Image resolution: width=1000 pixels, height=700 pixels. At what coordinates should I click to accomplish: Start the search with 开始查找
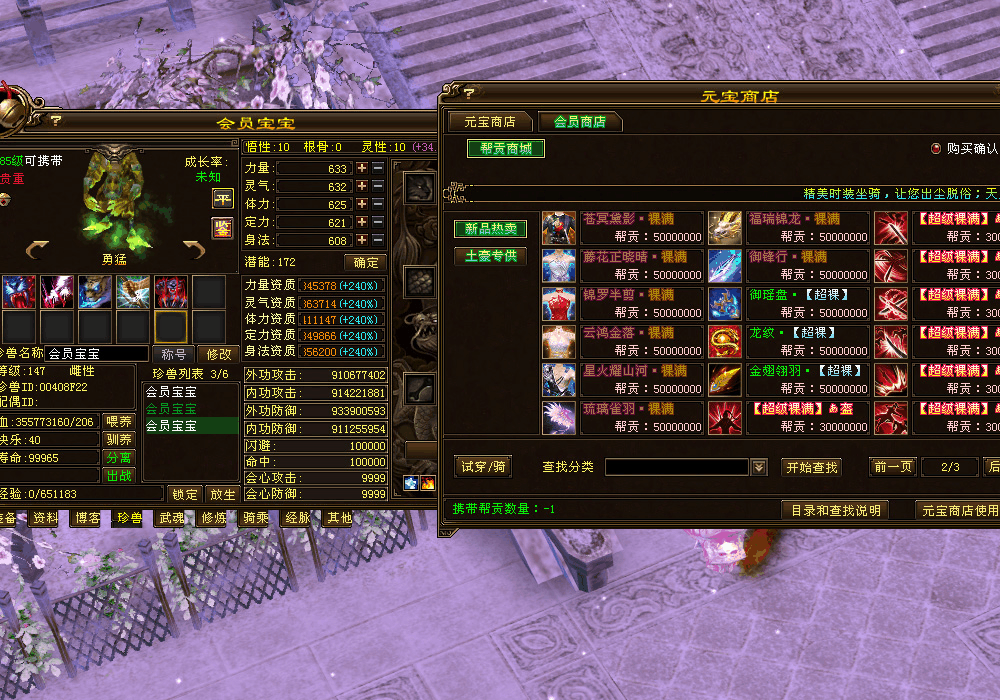tap(811, 467)
